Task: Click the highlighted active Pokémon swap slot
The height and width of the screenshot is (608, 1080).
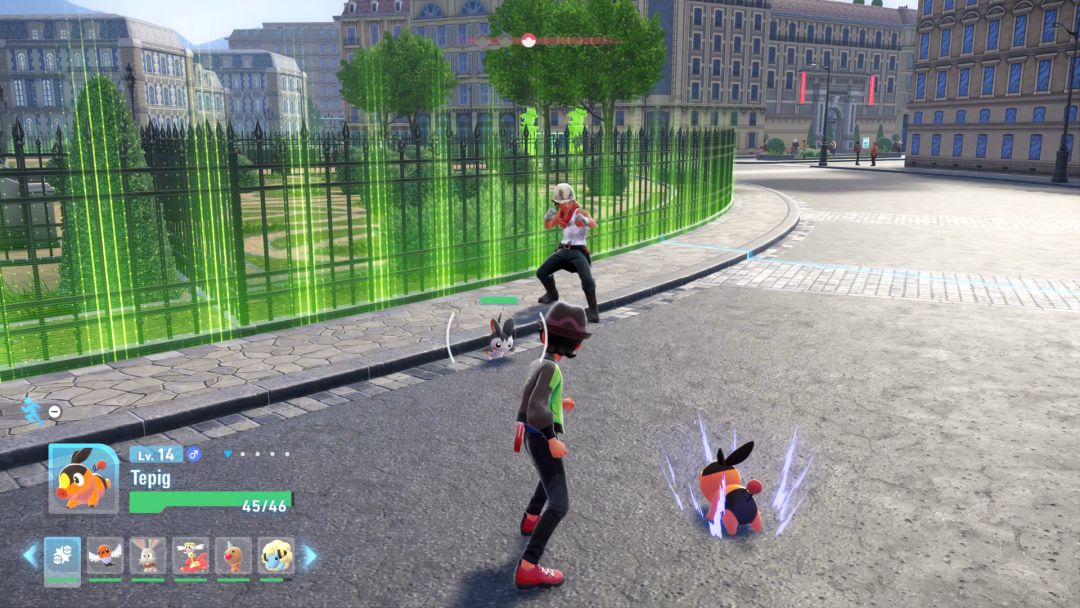Action: pos(62,557)
